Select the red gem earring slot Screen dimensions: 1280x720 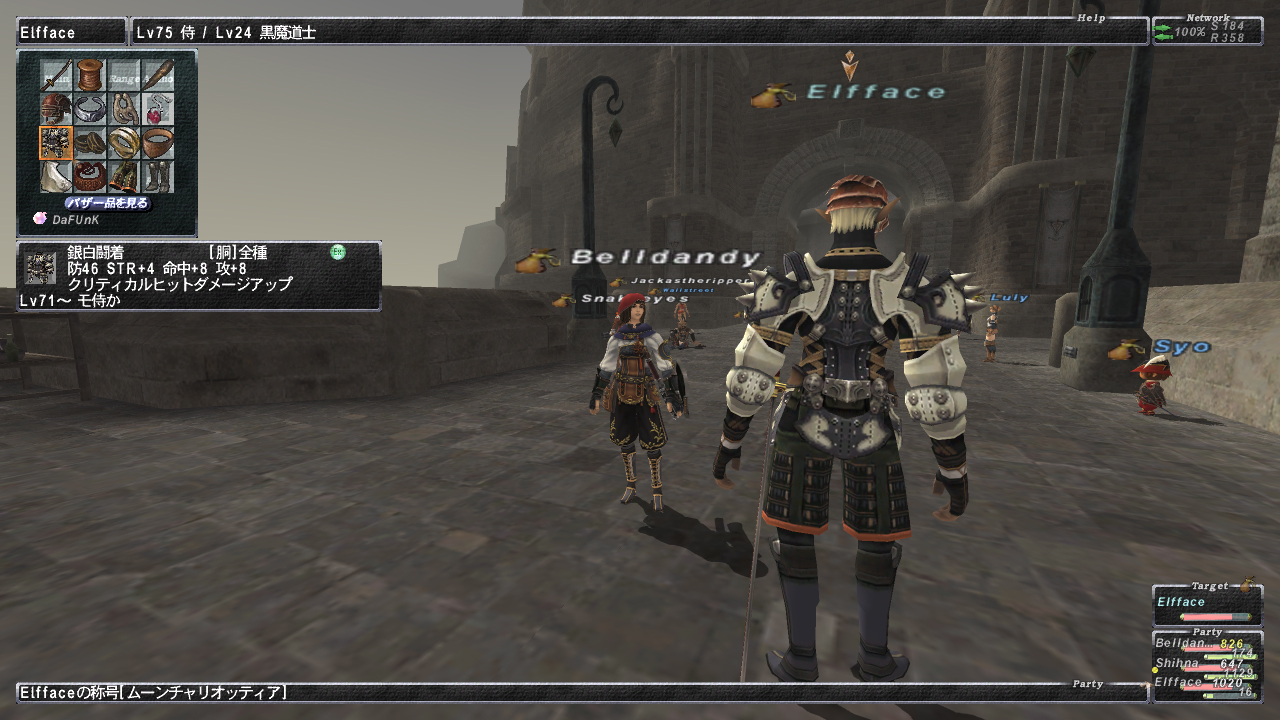click(x=158, y=109)
